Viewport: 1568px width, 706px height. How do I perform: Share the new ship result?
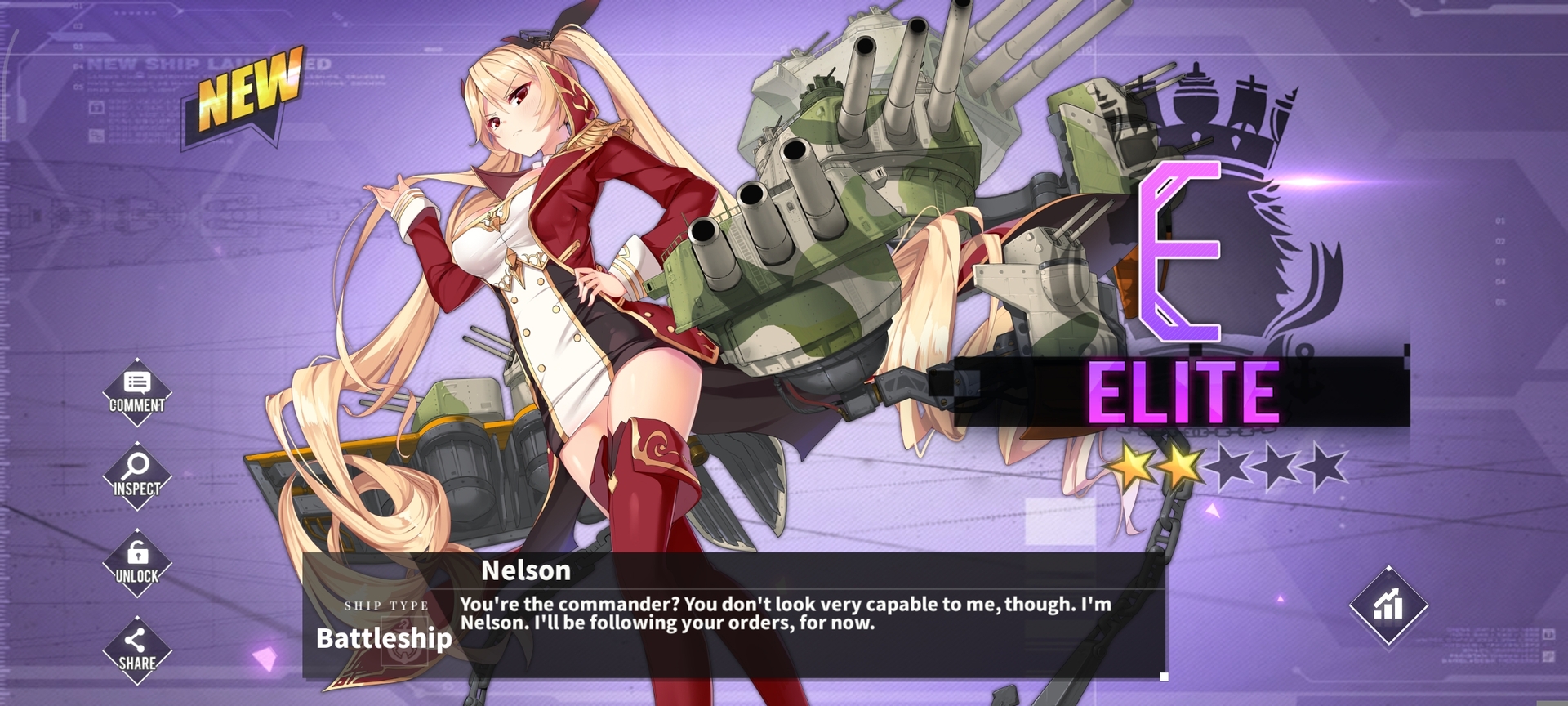[x=137, y=650]
